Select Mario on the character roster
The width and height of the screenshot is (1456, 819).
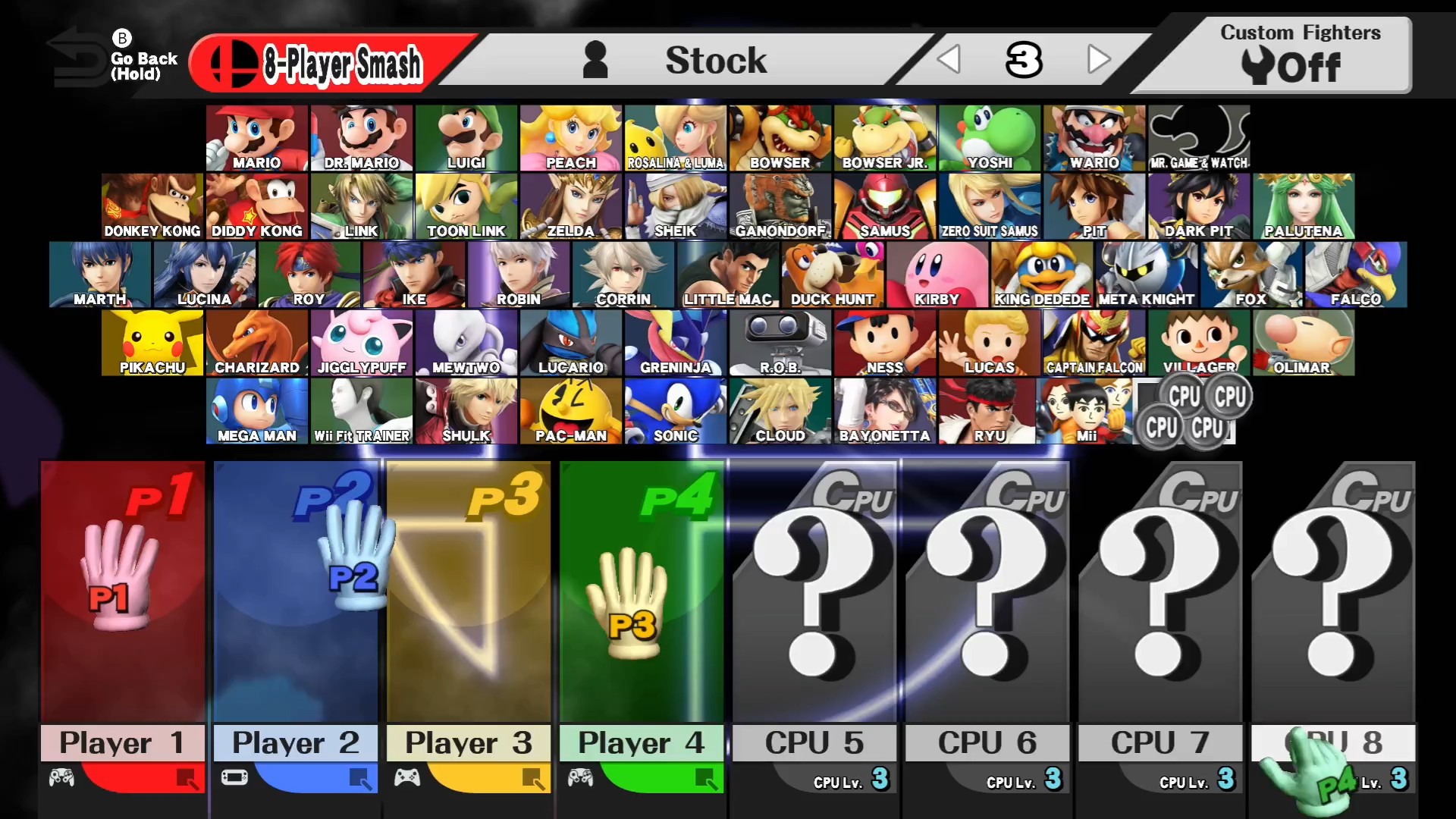pos(256,136)
